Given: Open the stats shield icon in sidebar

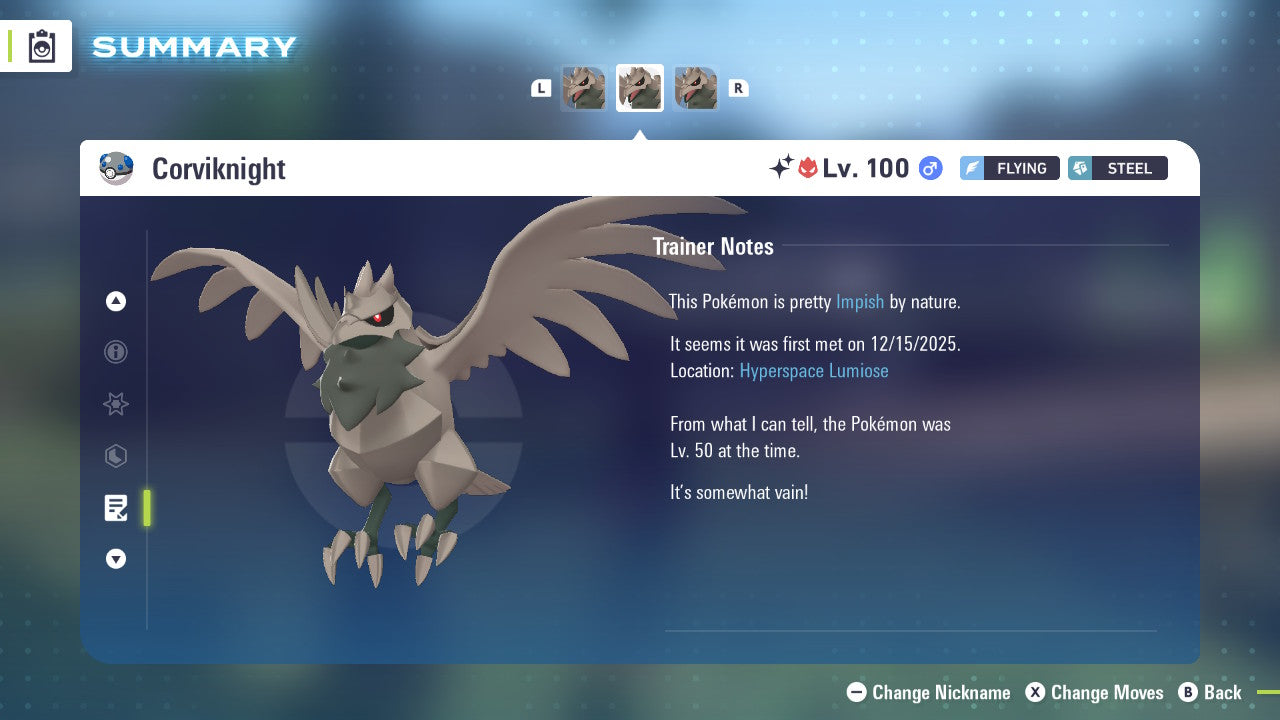Looking at the screenshot, I should tap(116, 456).
